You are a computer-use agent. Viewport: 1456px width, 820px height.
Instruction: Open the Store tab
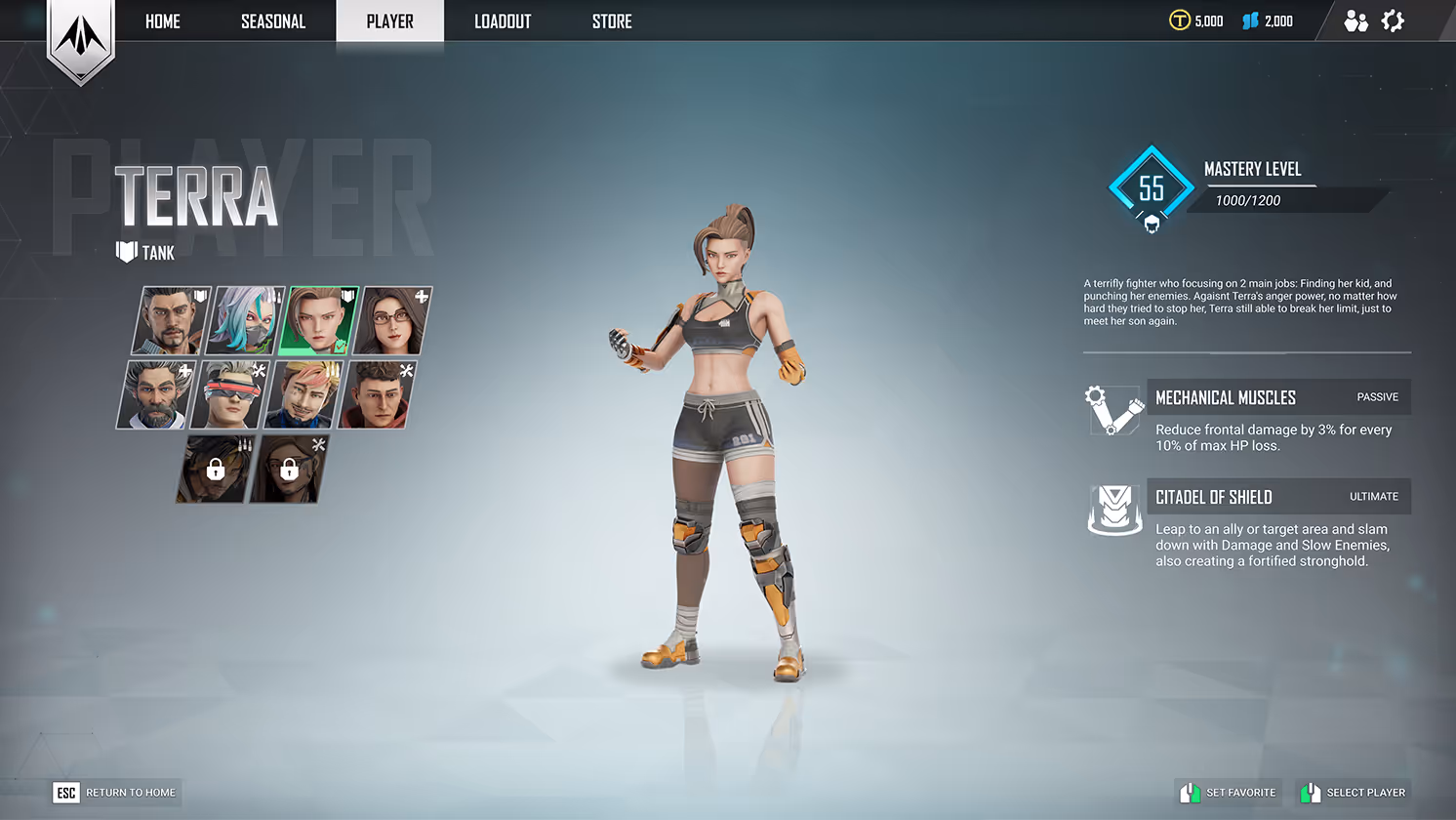(612, 21)
